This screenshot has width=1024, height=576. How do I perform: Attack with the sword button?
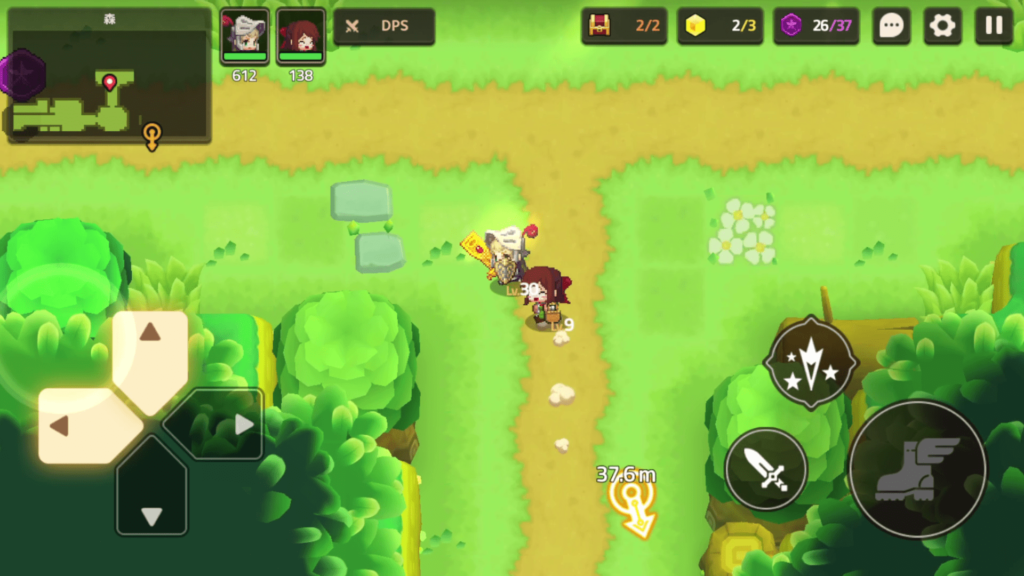pyautogui.click(x=766, y=468)
